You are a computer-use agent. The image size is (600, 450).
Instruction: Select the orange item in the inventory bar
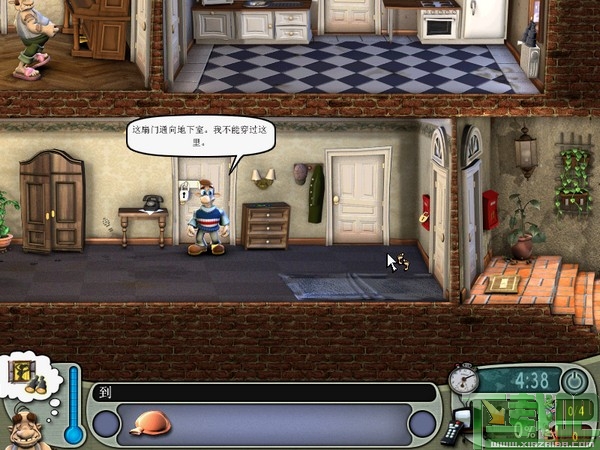pos(150,423)
